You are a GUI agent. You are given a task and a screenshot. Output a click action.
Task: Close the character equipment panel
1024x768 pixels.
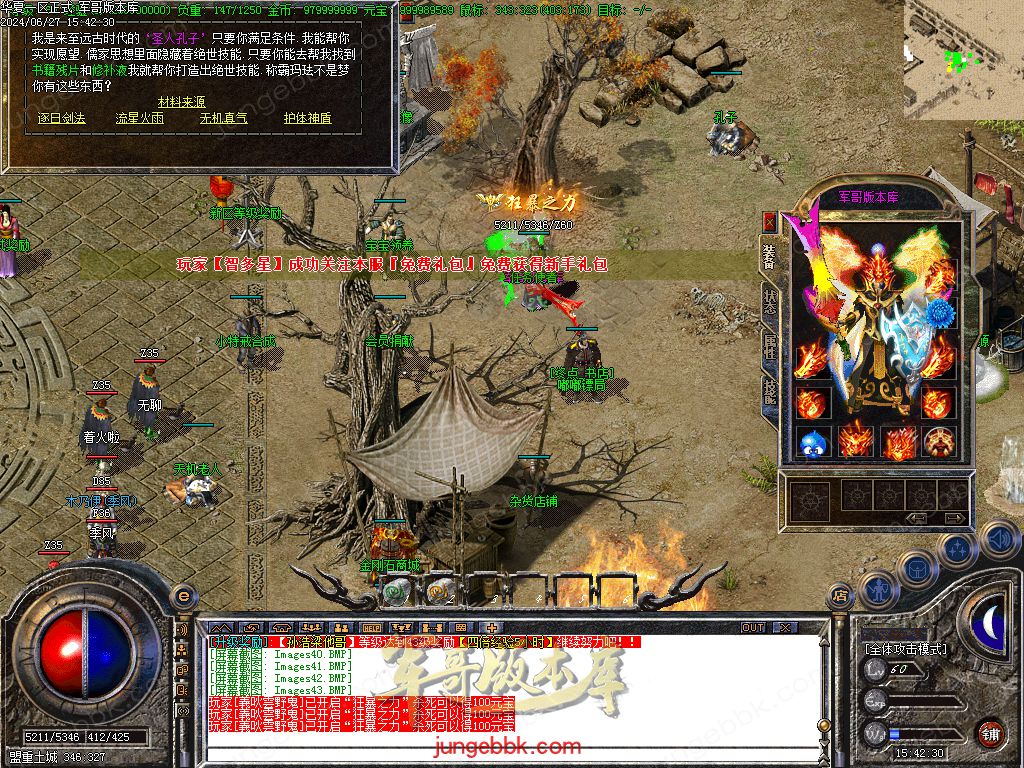pos(769,221)
